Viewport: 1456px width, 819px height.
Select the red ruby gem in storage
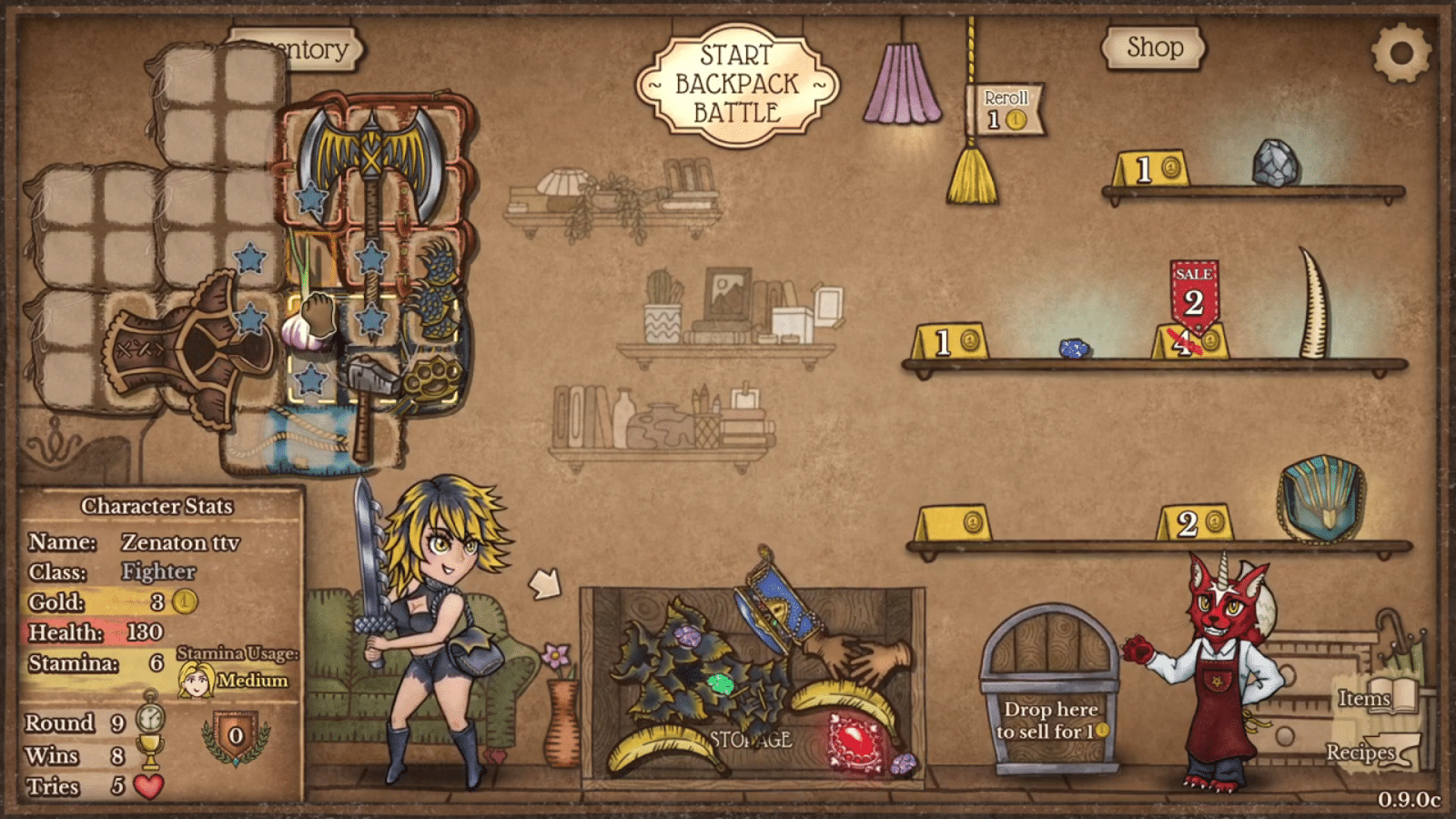tap(854, 743)
